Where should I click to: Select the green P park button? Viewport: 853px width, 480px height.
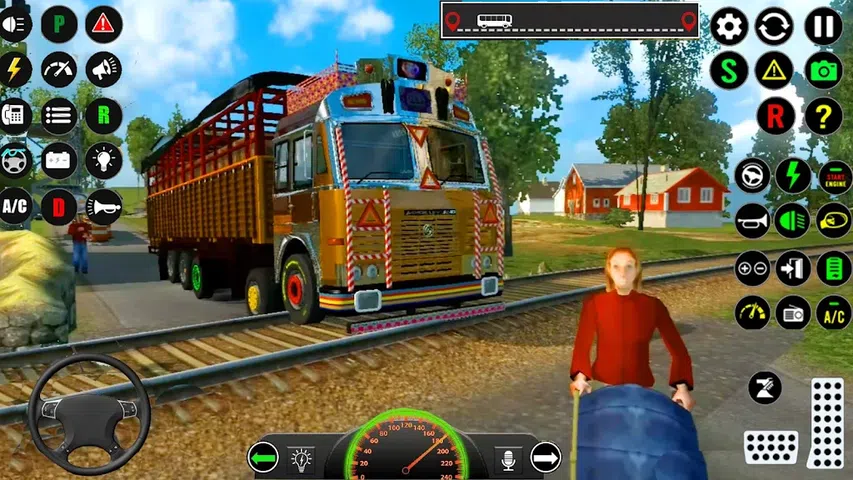tap(59, 24)
